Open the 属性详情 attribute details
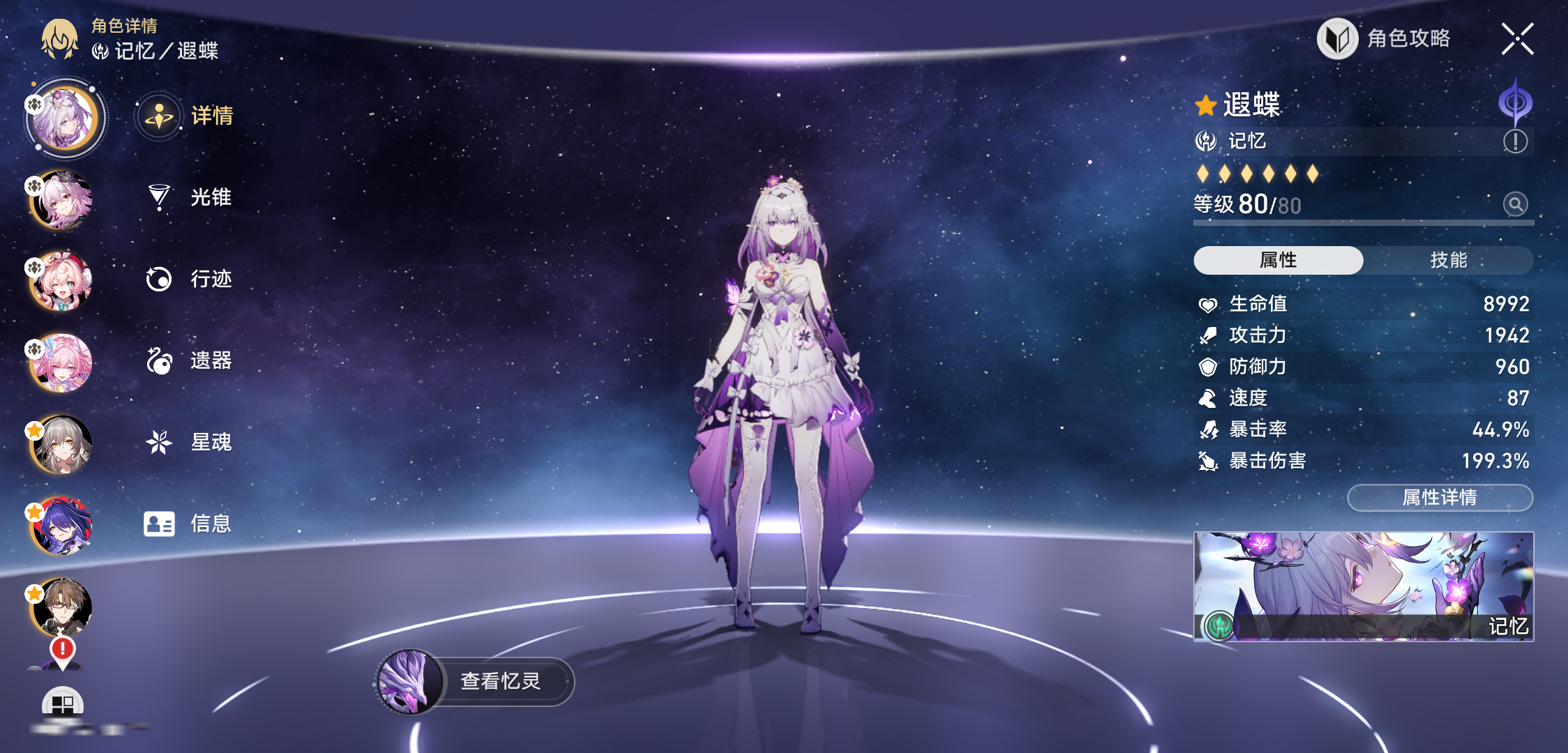The width and height of the screenshot is (1568, 753). tap(1440, 498)
